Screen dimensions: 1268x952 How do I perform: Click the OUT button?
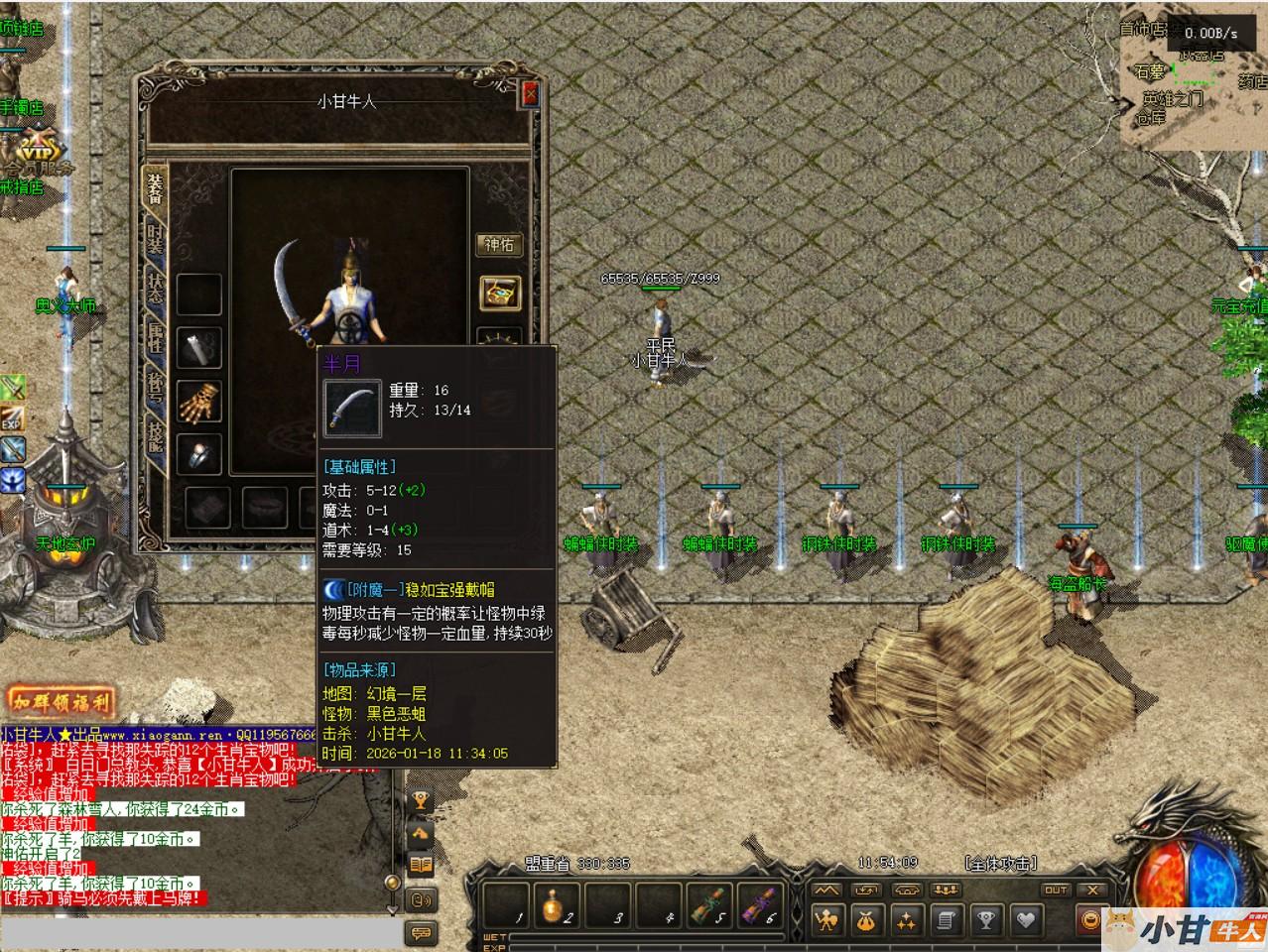pos(1055,890)
